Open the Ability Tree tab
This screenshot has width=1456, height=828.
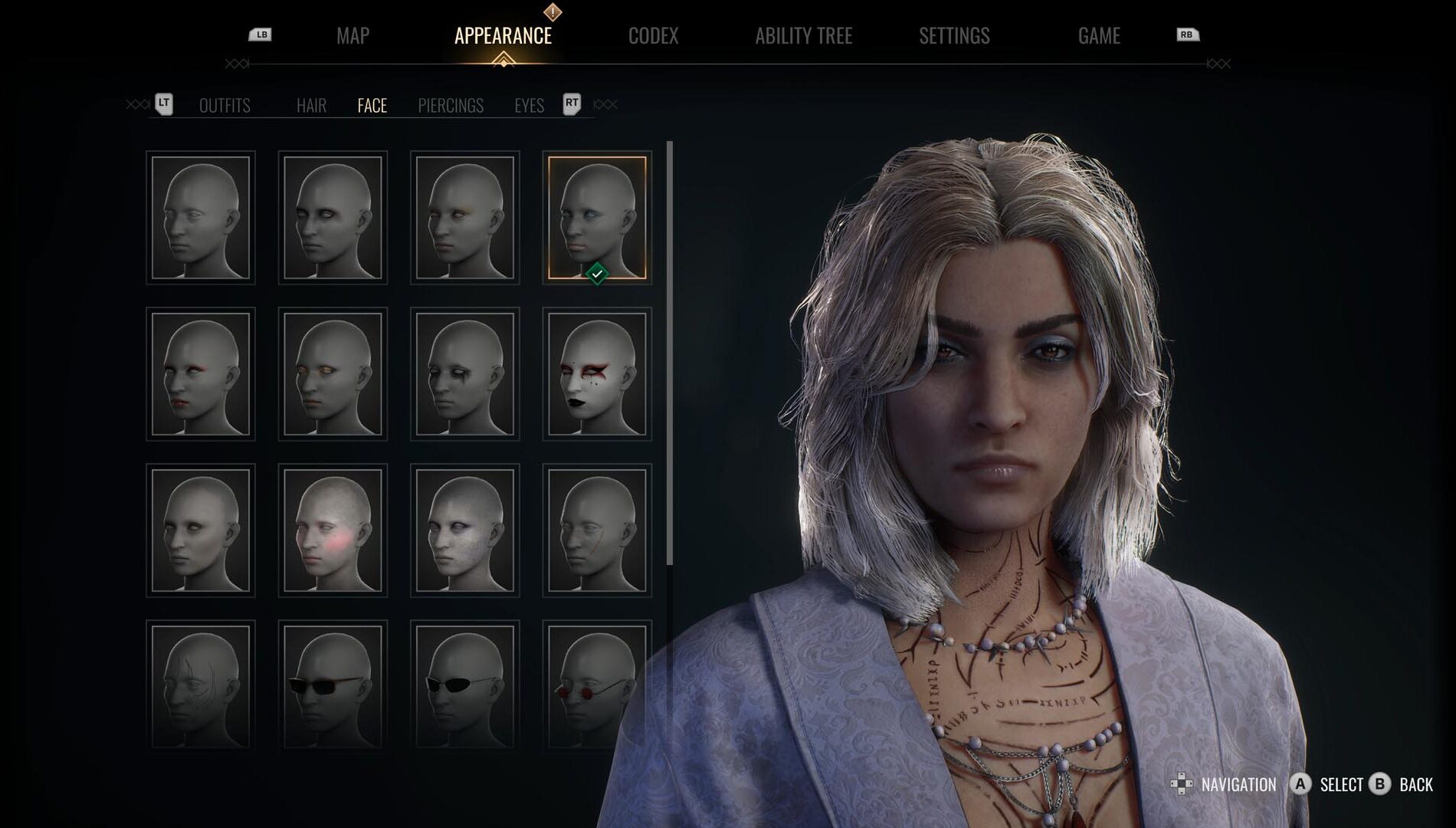point(803,36)
